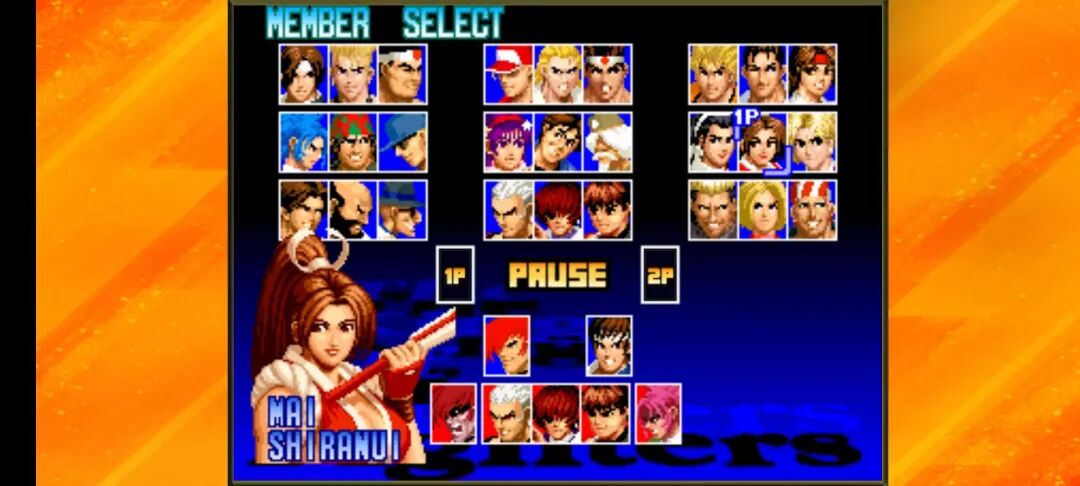Screen dimensions: 1080x486
Task: Pick Blue Mary's portrait
Action: click(762, 210)
